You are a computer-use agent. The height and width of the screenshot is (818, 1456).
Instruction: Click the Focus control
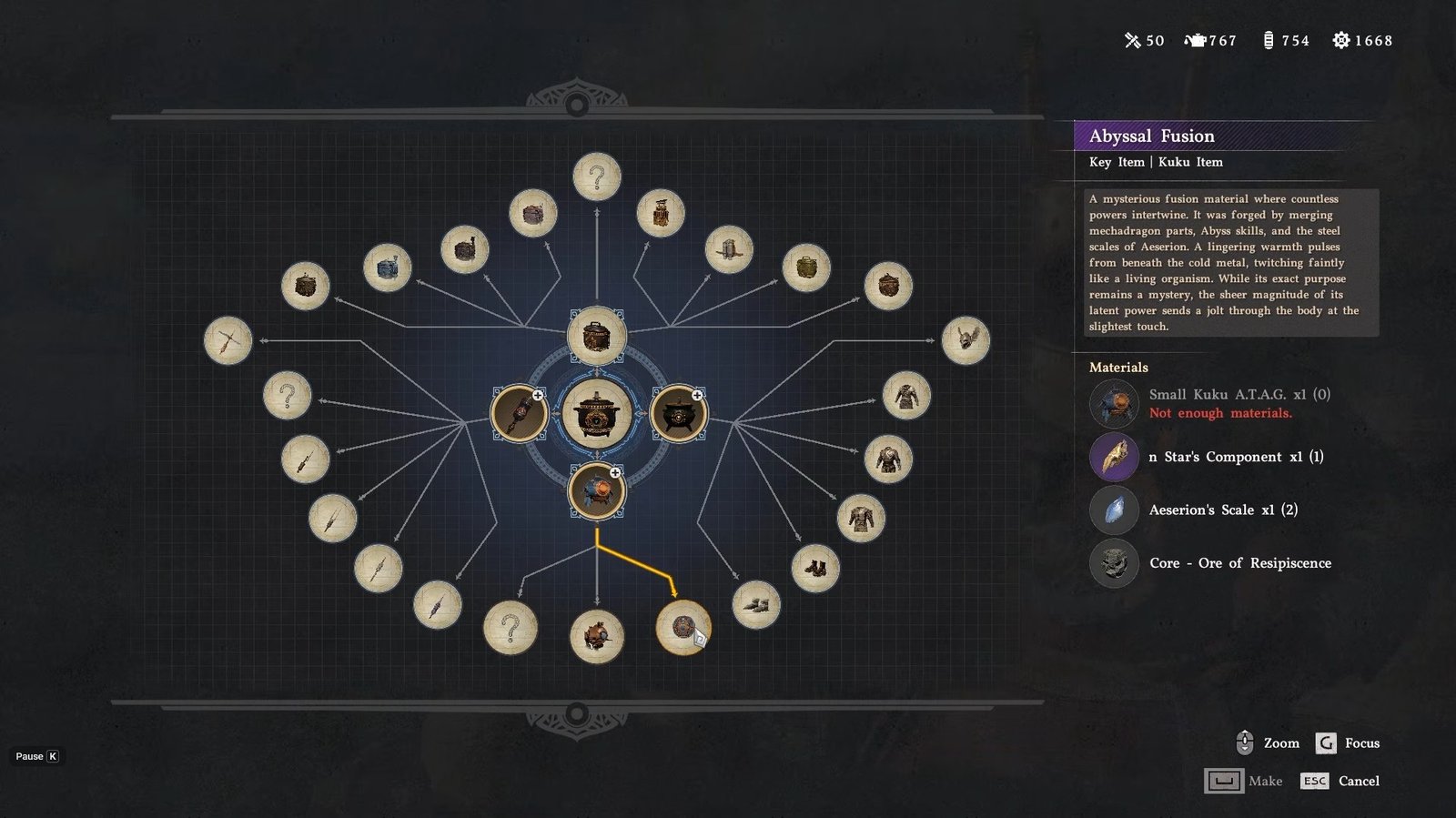click(1347, 743)
